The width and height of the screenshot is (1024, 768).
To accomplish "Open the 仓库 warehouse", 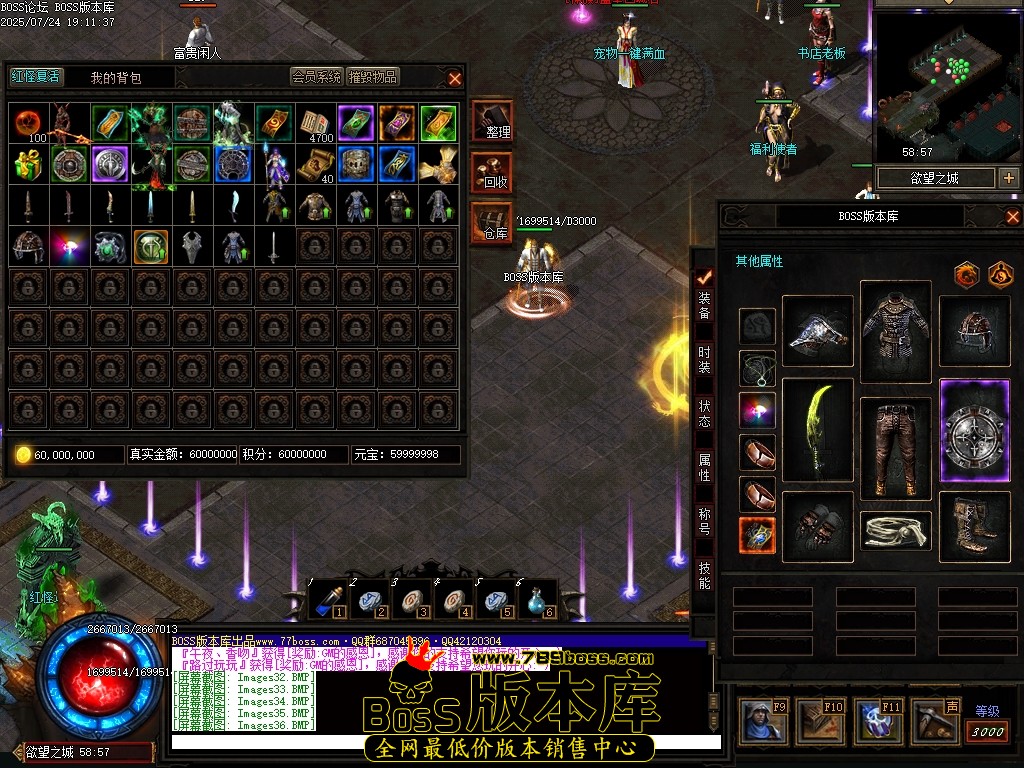I will pos(492,222).
